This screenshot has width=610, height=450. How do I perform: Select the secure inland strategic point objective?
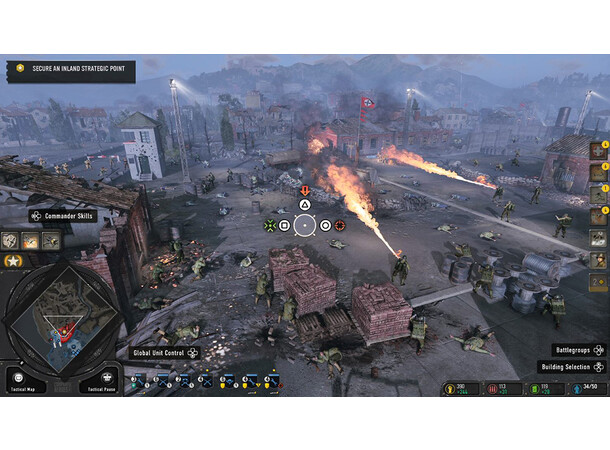pos(70,71)
